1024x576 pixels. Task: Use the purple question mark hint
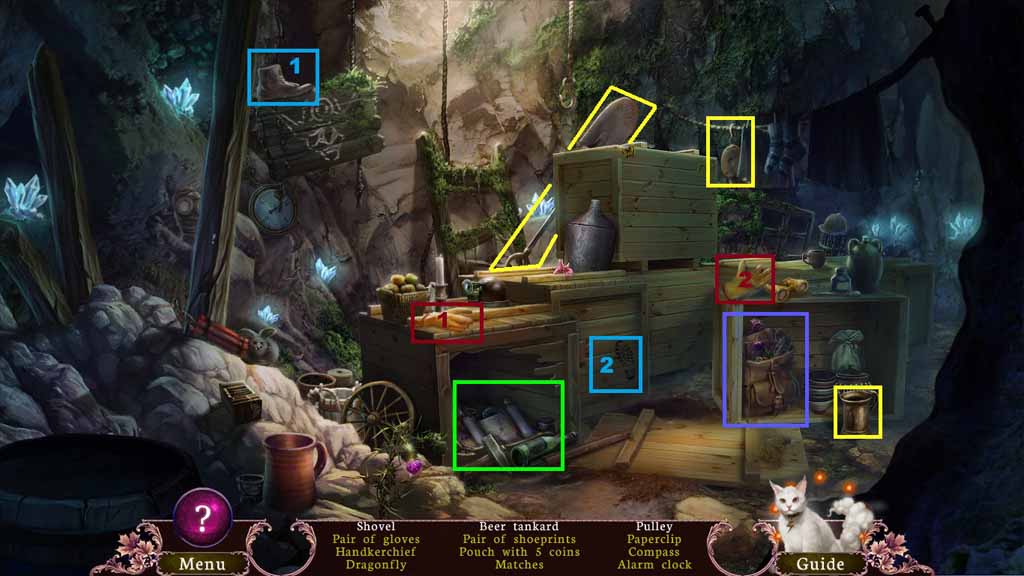pyautogui.click(x=203, y=516)
